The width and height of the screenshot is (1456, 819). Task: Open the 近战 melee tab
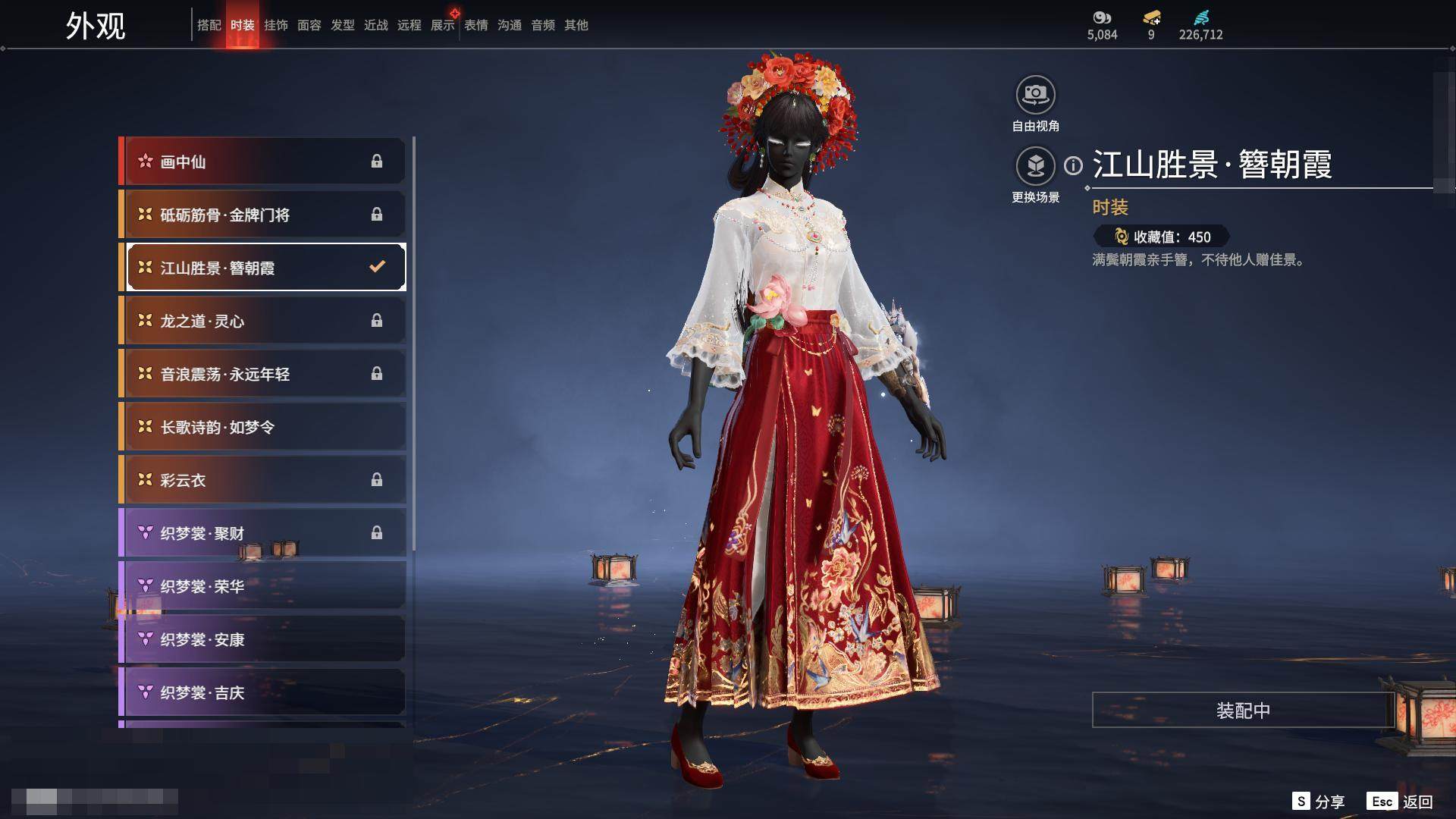pyautogui.click(x=375, y=25)
